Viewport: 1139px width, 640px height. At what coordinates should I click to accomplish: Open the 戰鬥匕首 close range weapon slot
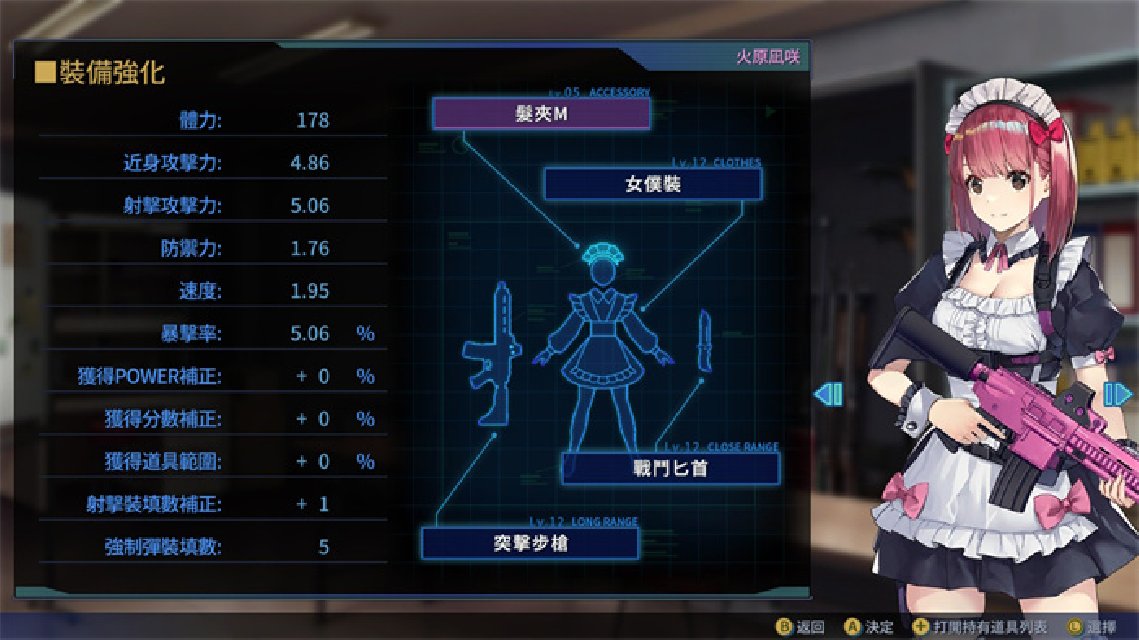coord(670,468)
